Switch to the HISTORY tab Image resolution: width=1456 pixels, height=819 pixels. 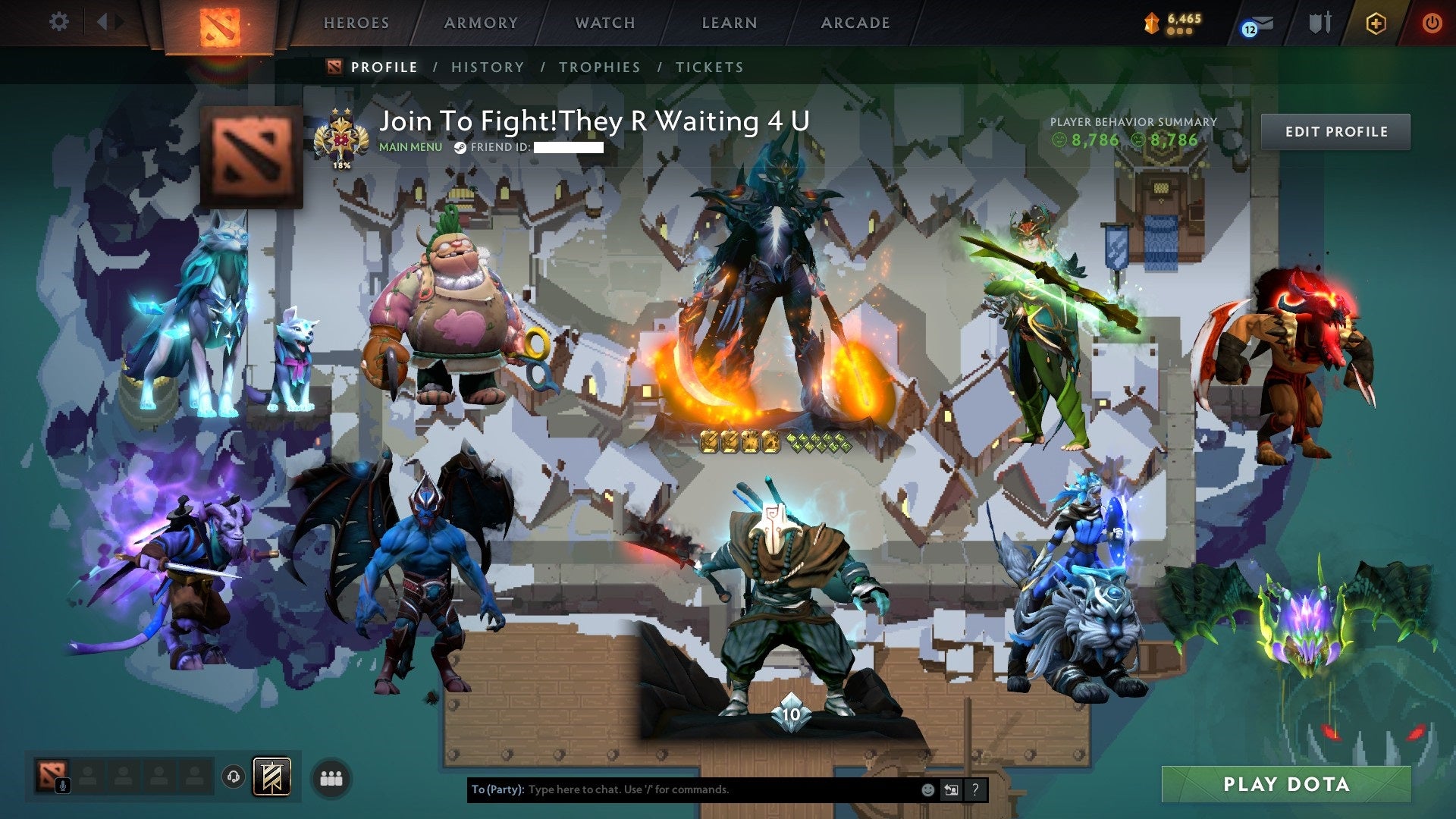486,67
